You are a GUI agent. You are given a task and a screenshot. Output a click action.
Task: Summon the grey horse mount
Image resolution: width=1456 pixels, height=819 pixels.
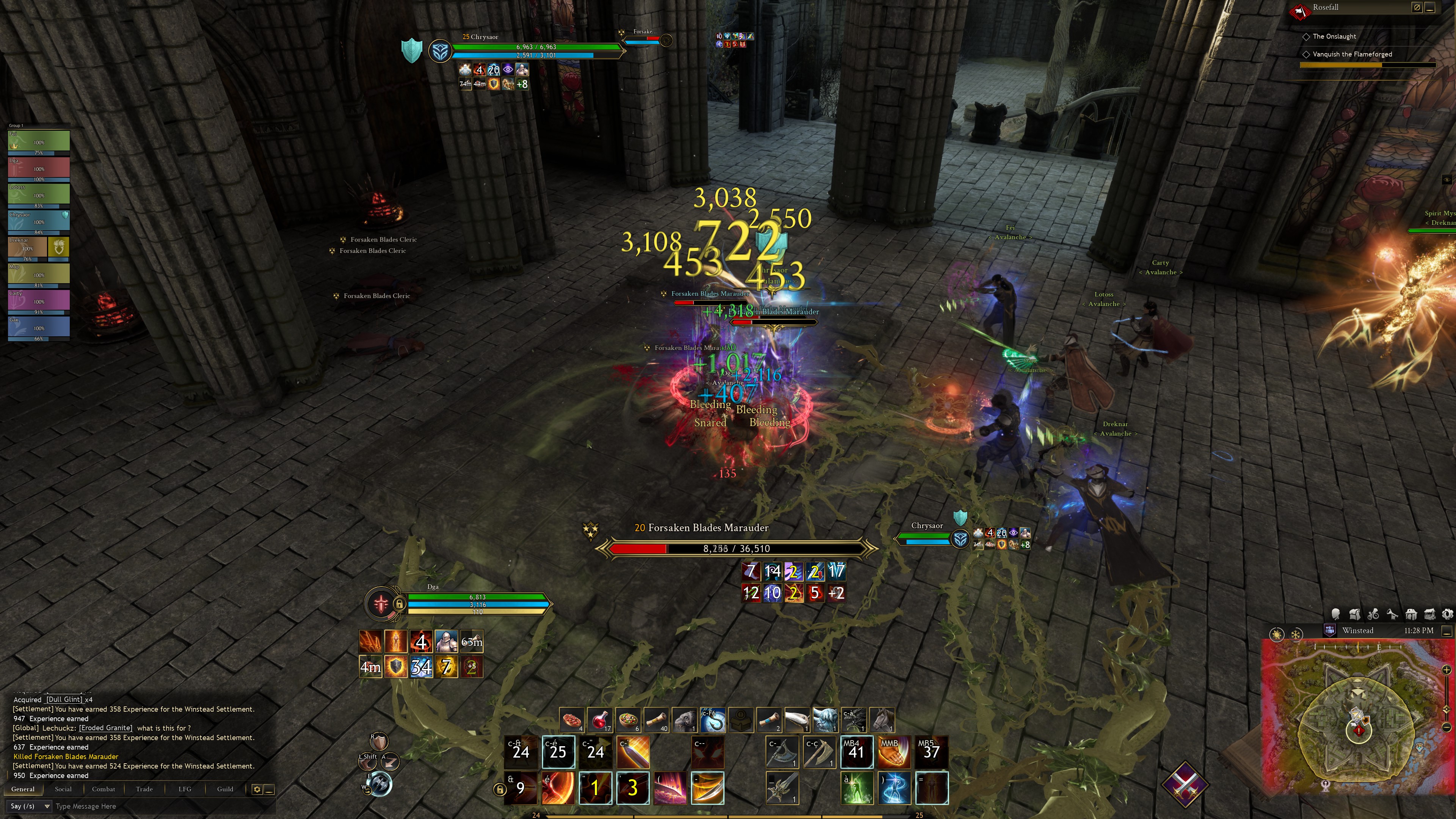(x=882, y=720)
